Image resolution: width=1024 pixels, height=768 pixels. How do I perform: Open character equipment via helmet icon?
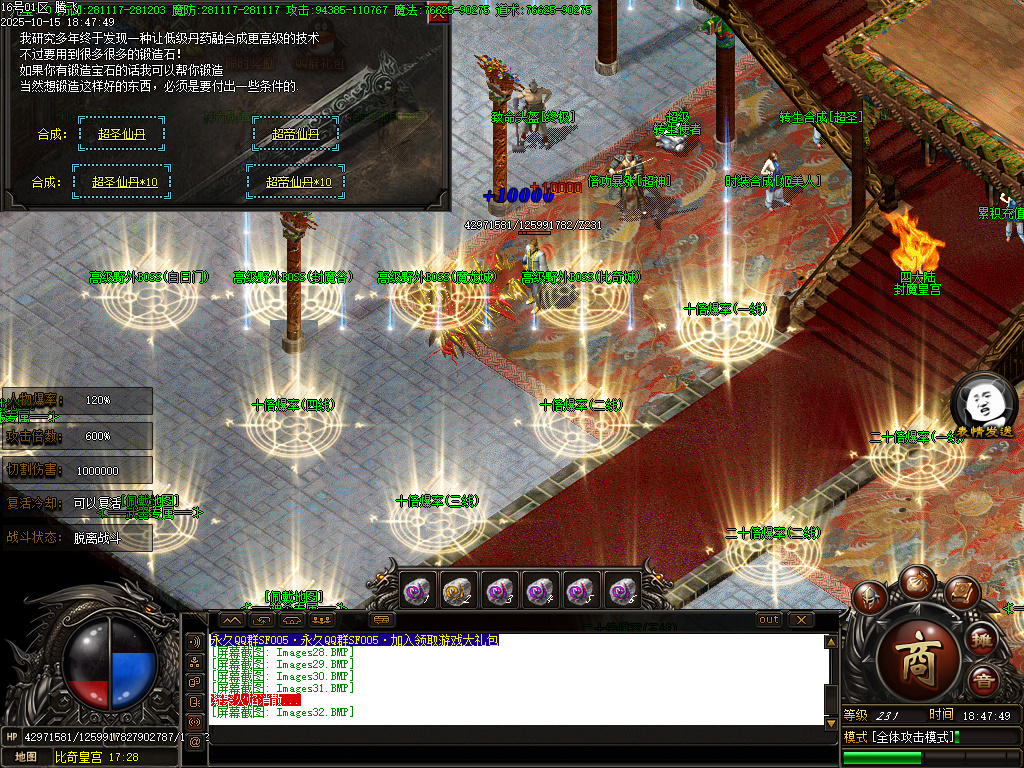871,599
